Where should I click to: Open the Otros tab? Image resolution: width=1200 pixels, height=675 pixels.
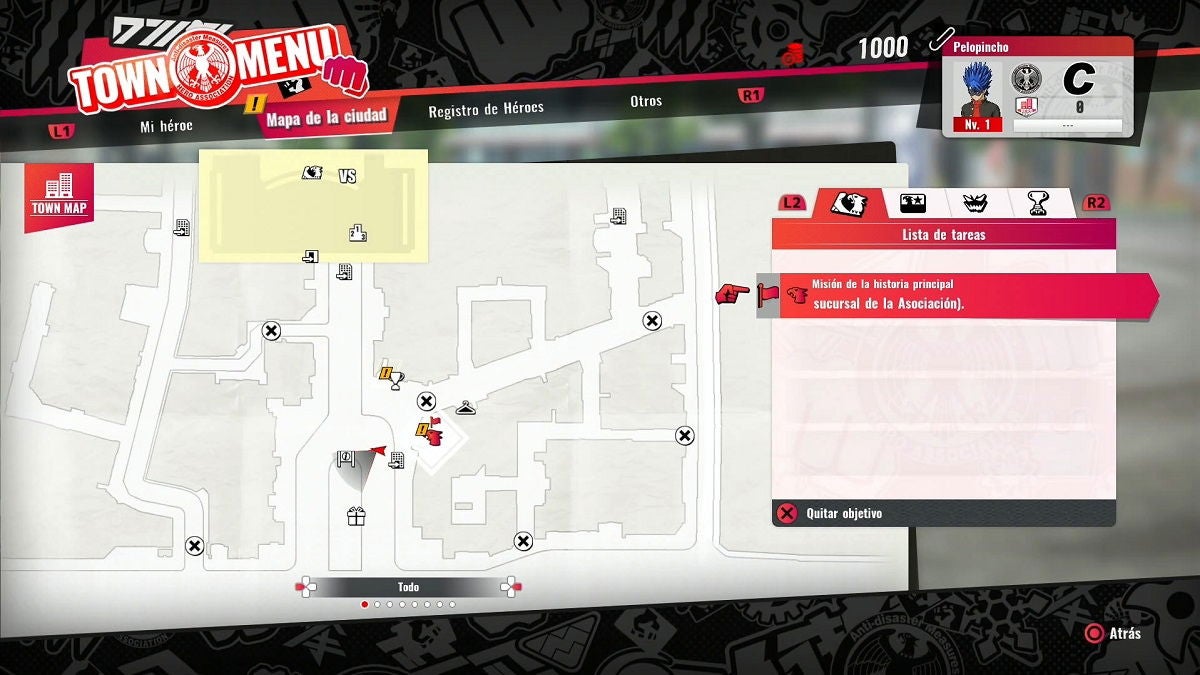coord(646,101)
